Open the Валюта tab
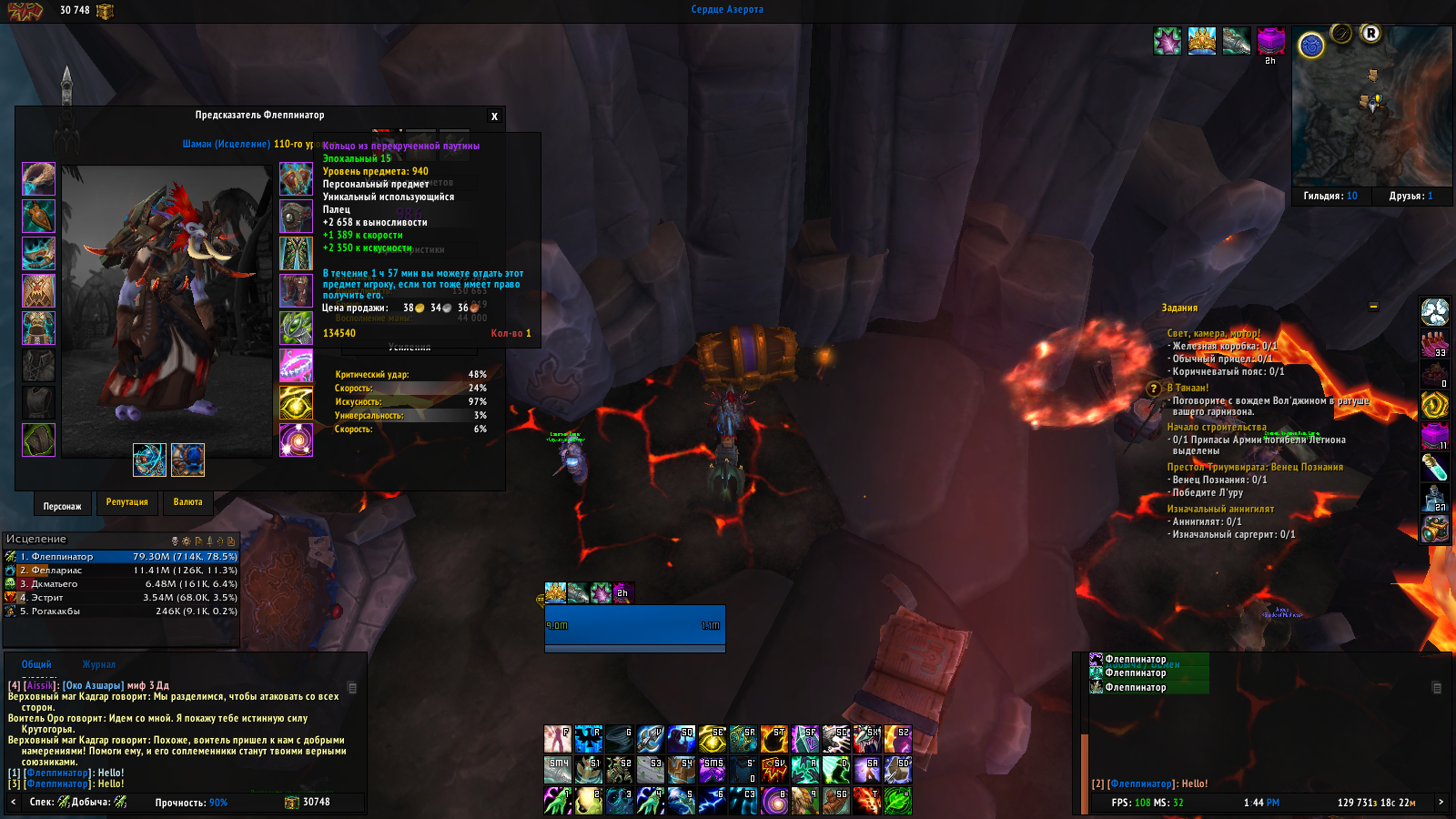Screen dimensions: 1456x819 tap(187, 502)
